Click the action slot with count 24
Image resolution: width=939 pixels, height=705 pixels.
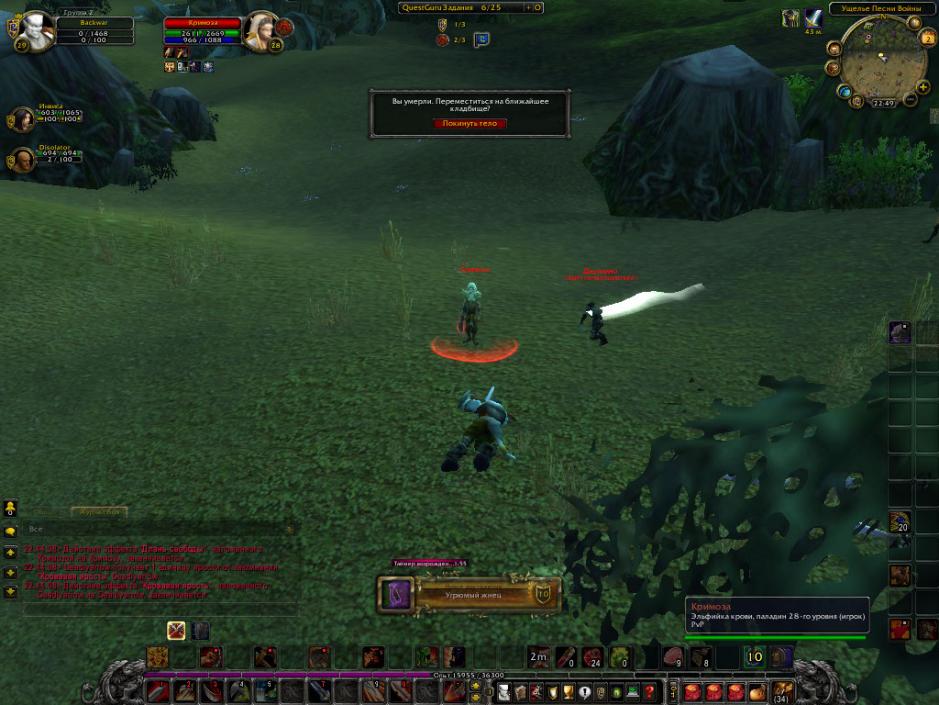point(594,657)
